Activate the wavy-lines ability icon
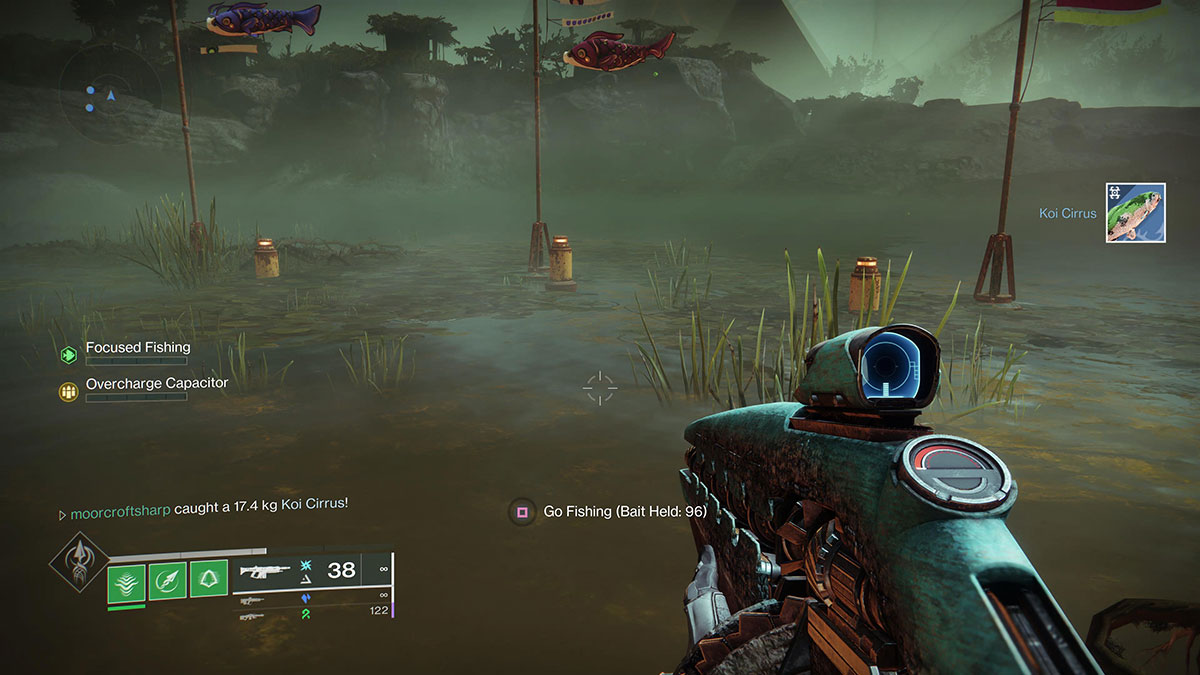The width and height of the screenshot is (1200, 675). pos(126,582)
